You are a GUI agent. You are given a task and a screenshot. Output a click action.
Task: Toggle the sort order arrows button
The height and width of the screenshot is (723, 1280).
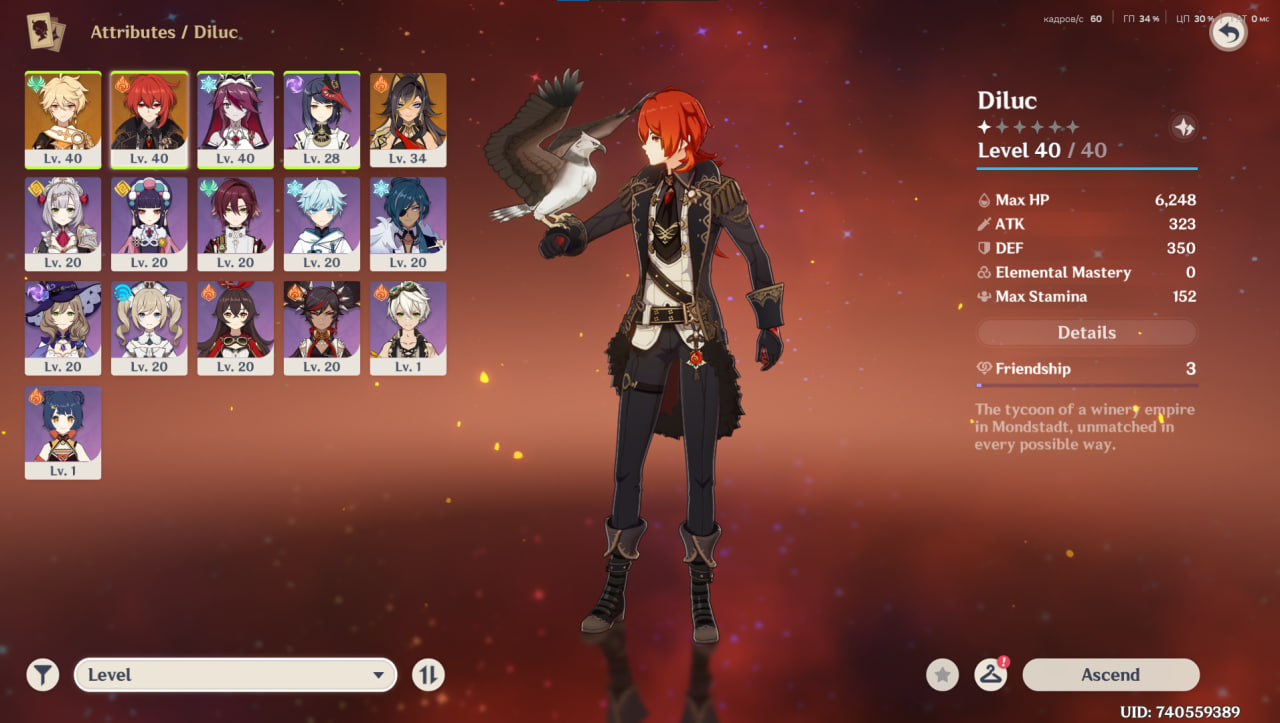[428, 675]
